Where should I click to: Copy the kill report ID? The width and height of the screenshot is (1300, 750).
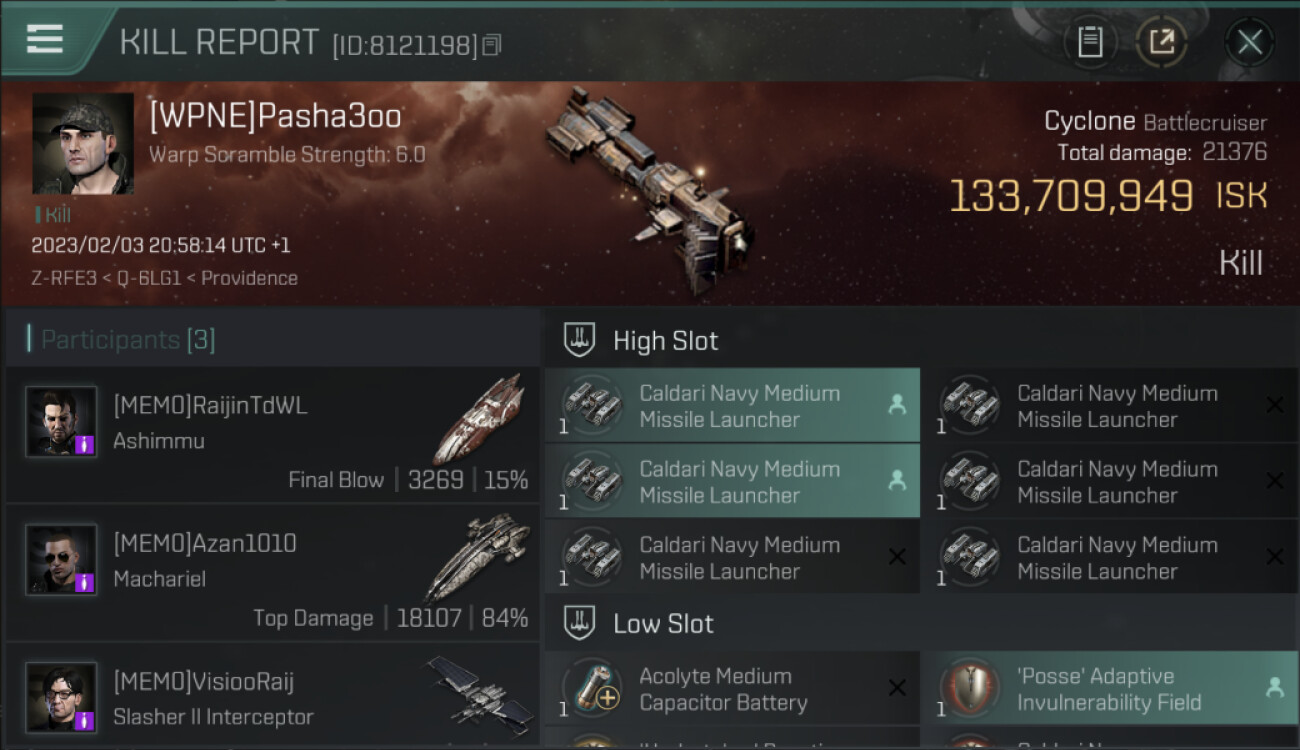491,45
